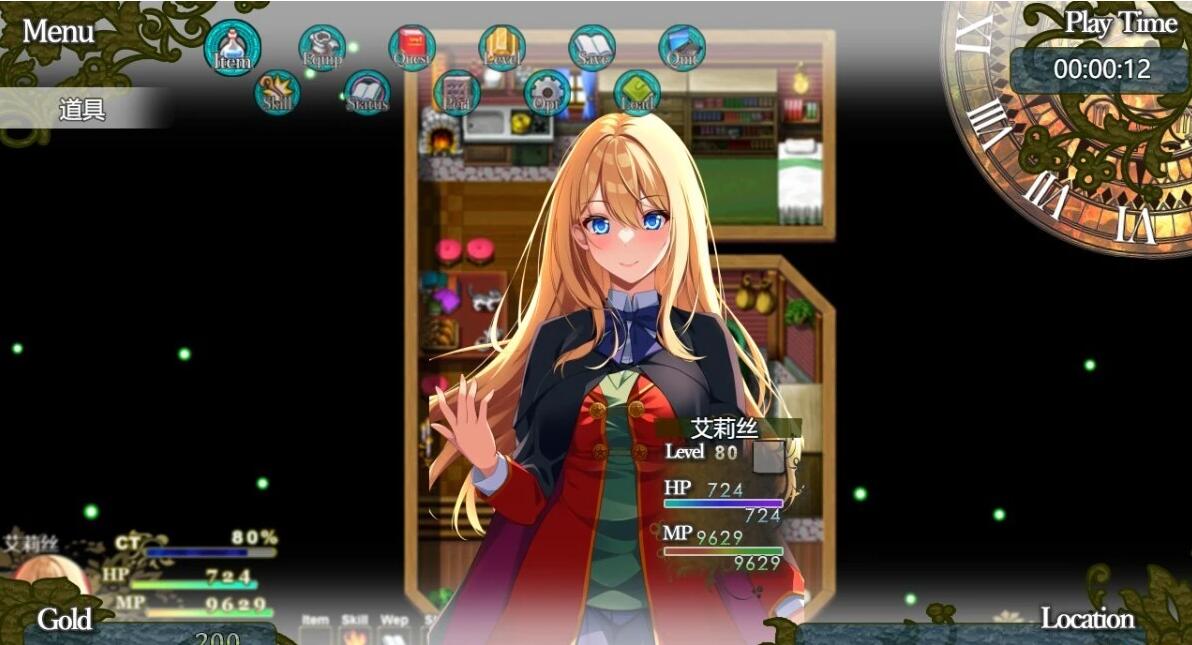Image resolution: width=1192 pixels, height=645 pixels.
Task: Open the Level menu
Action: click(502, 48)
